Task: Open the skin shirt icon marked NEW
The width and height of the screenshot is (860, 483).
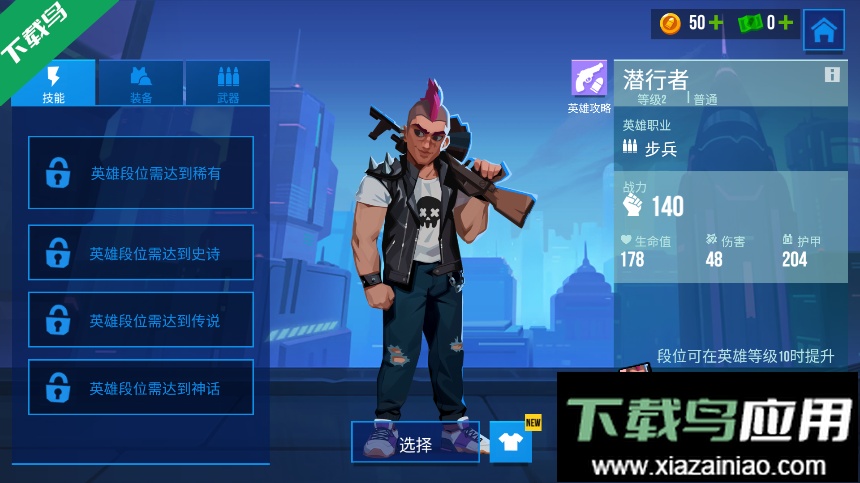Action: coord(511,442)
